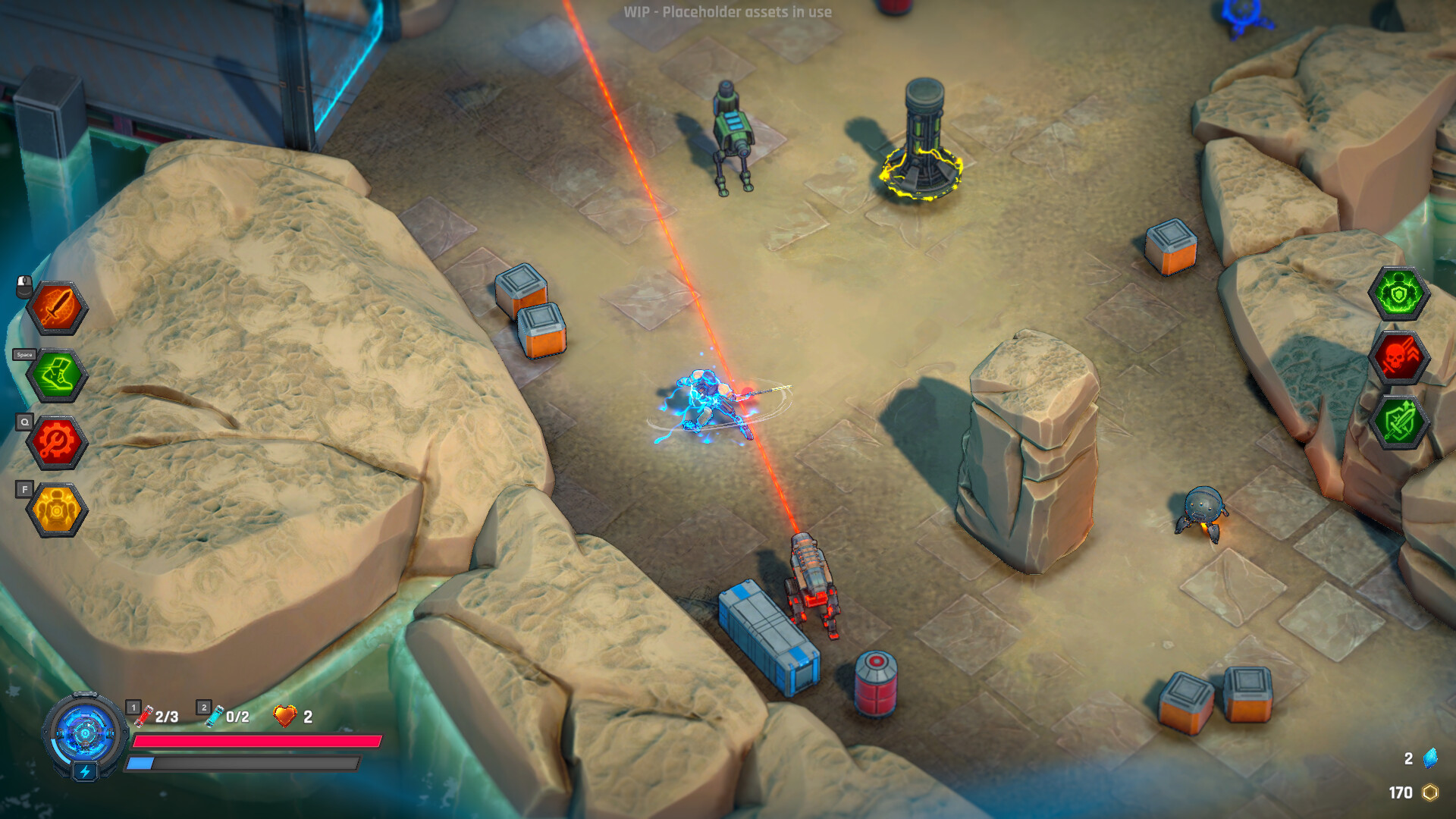Activate the green dash boots ability
Screen dimensions: 1456x819
(55, 375)
